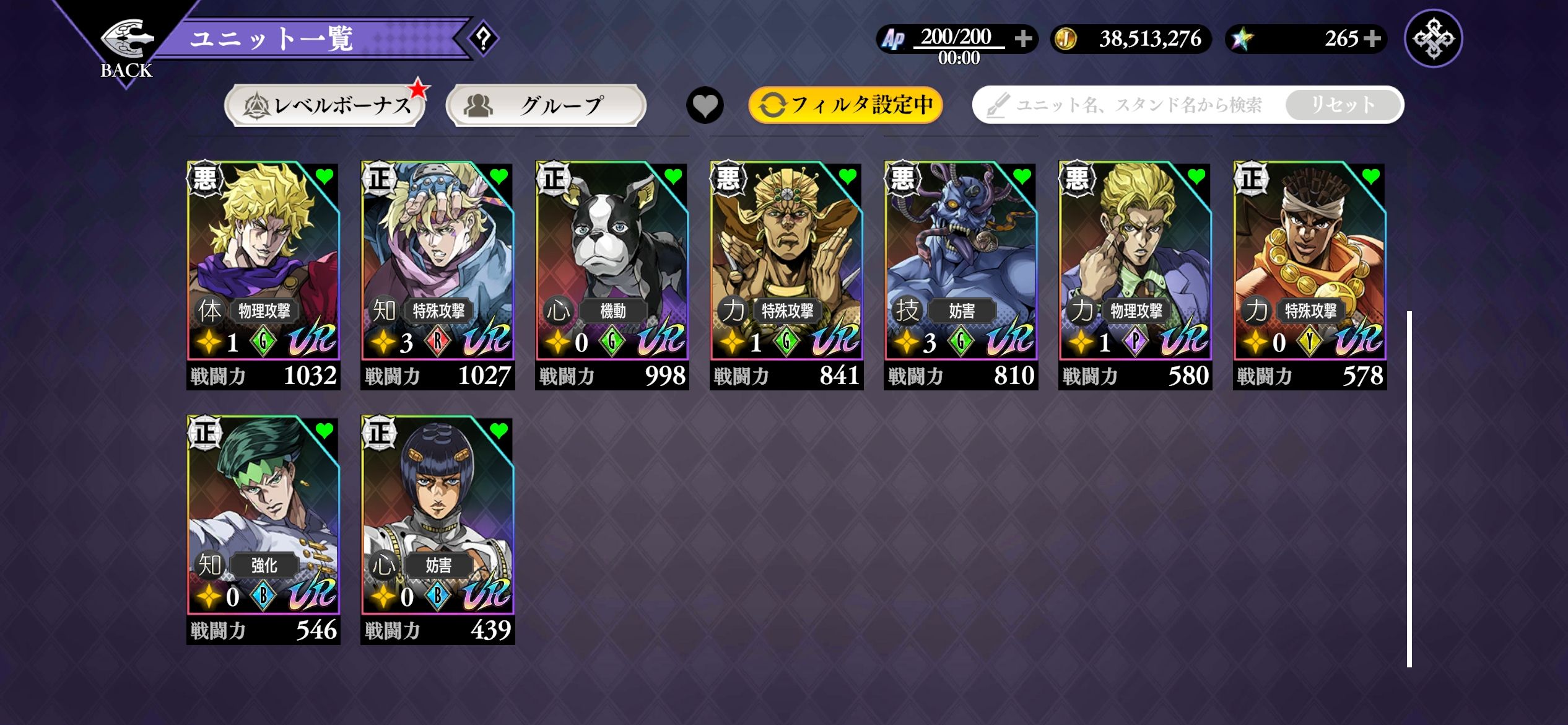Reset the search with リセット button

point(1343,105)
